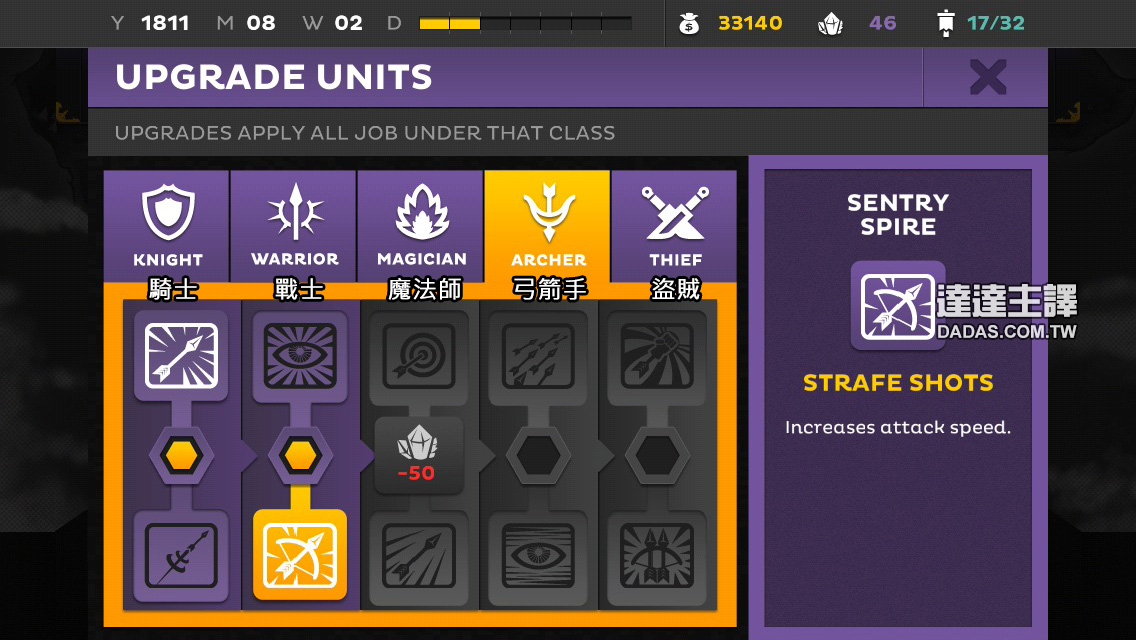Select the single arrow upgrade in first column

click(181, 355)
